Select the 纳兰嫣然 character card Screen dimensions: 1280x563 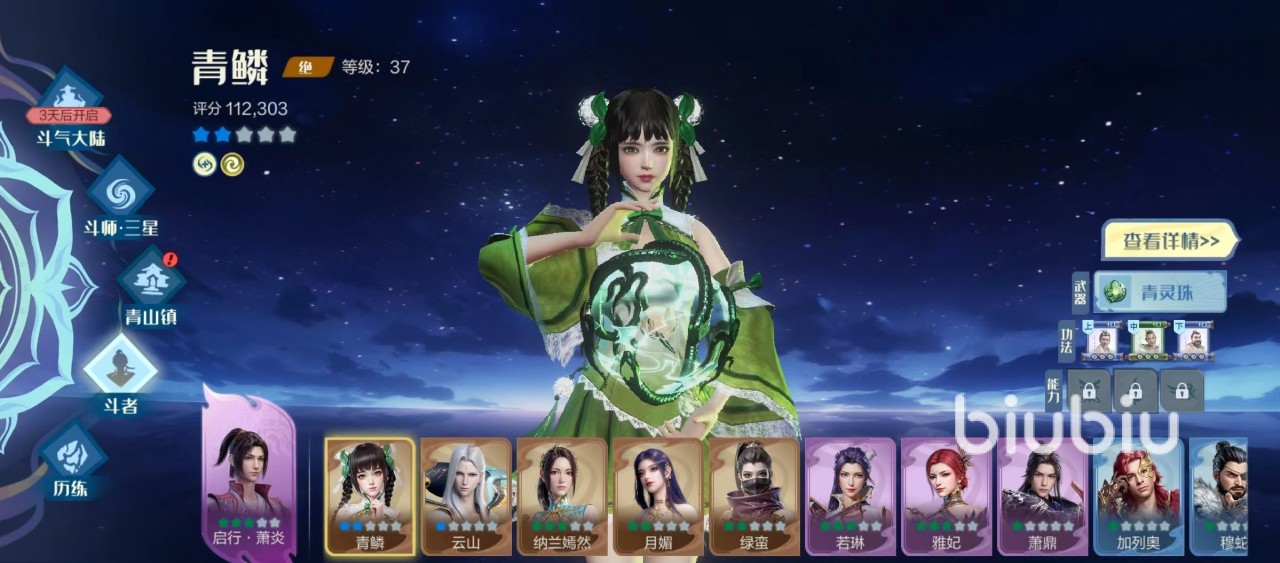pyautogui.click(x=562, y=495)
